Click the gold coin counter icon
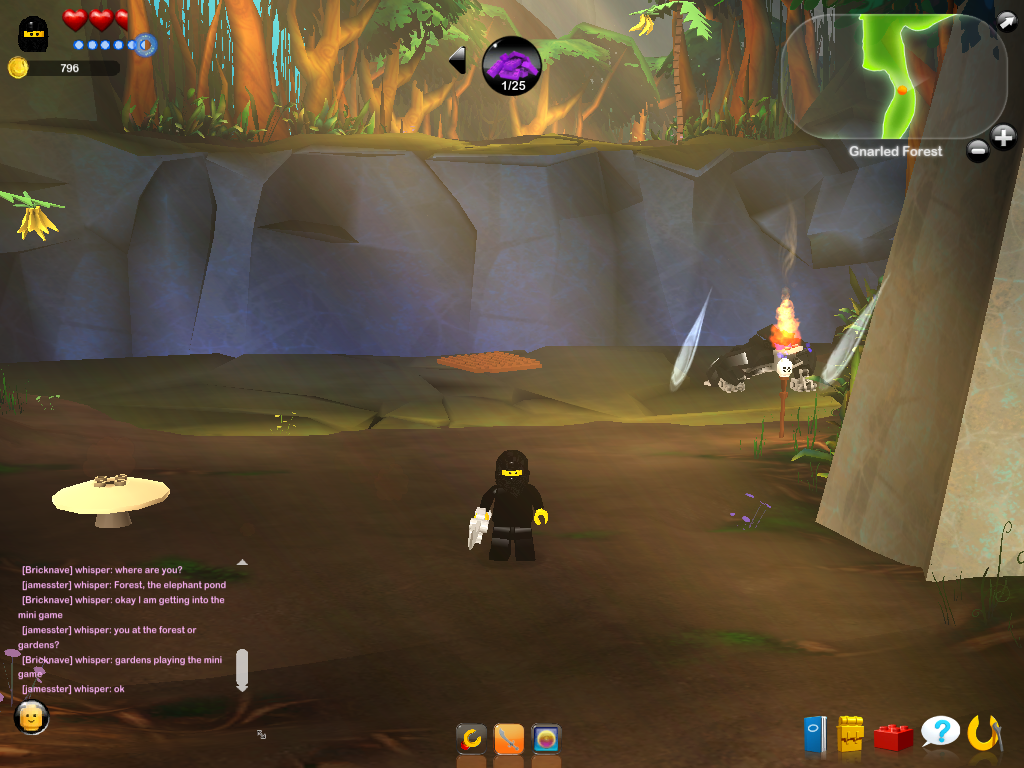The image size is (1024, 768). [x=18, y=68]
